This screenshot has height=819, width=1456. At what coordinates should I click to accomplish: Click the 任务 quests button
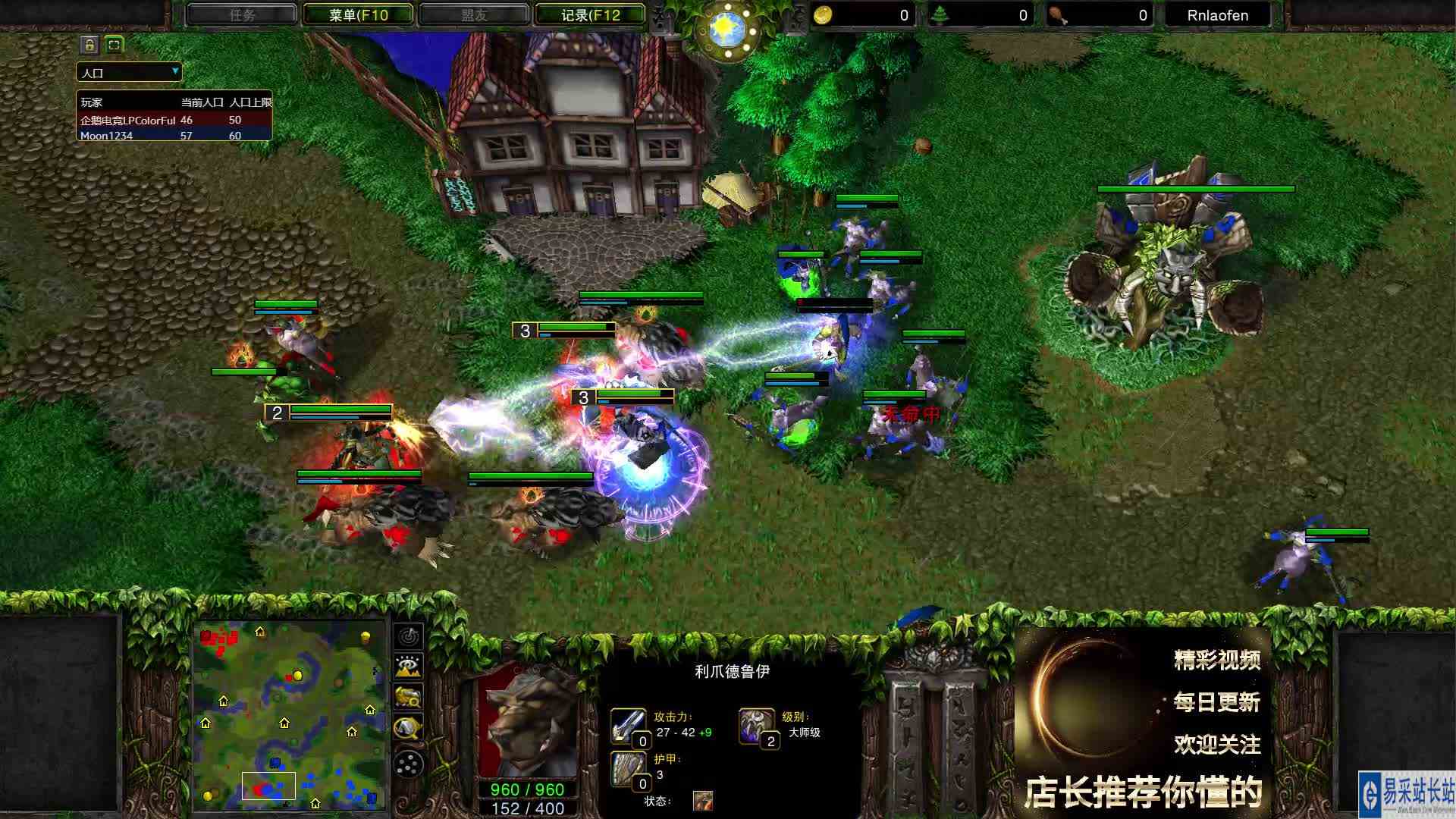(x=241, y=14)
